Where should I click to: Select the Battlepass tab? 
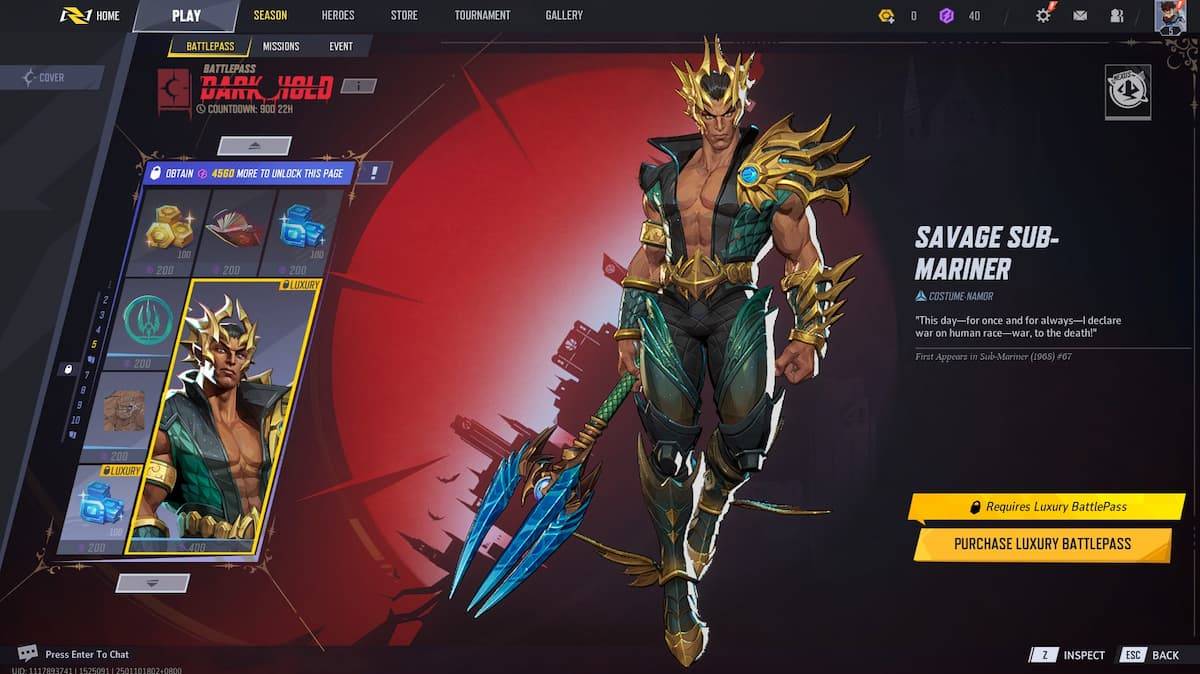pyautogui.click(x=208, y=46)
